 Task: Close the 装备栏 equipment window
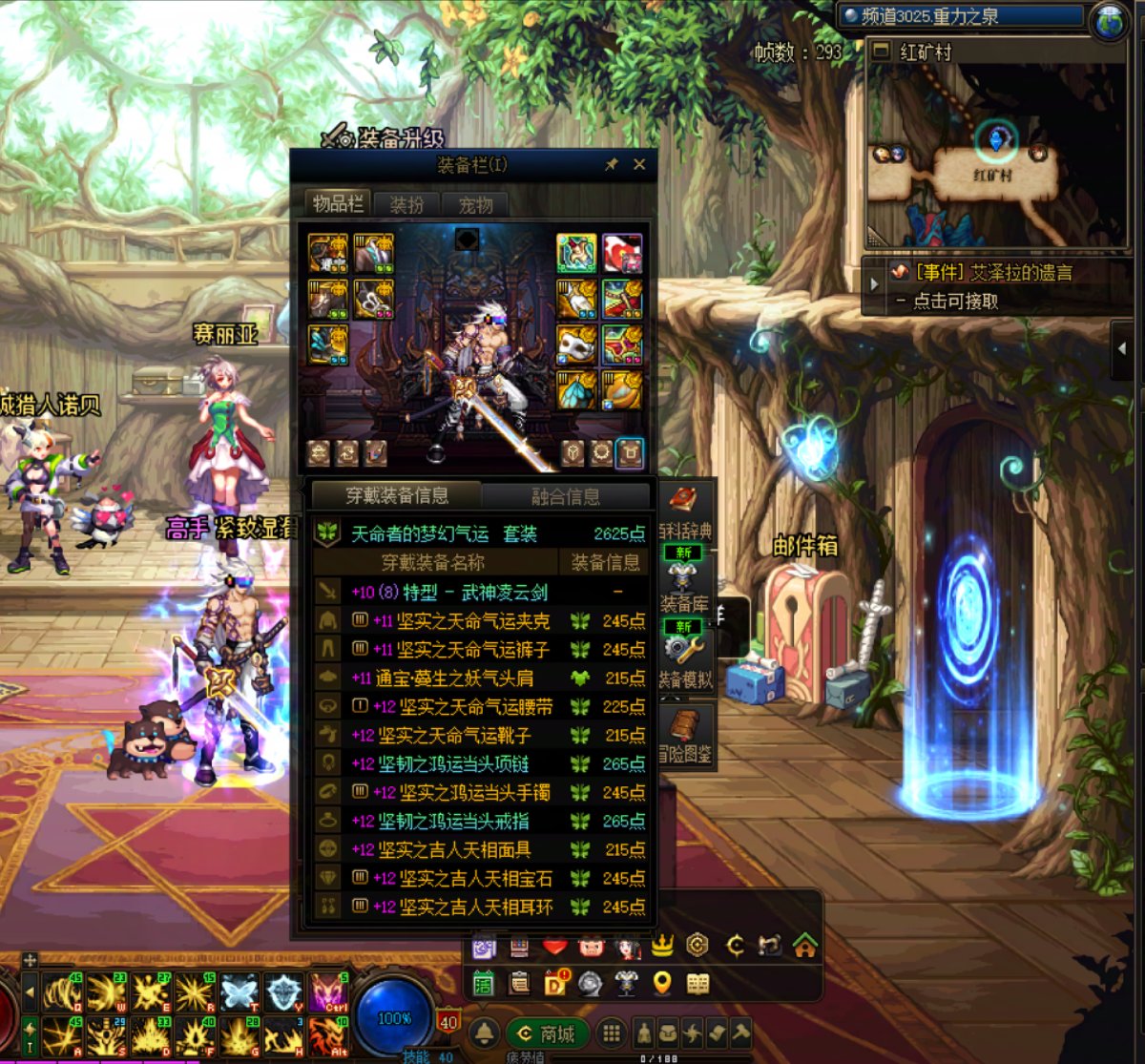point(639,165)
